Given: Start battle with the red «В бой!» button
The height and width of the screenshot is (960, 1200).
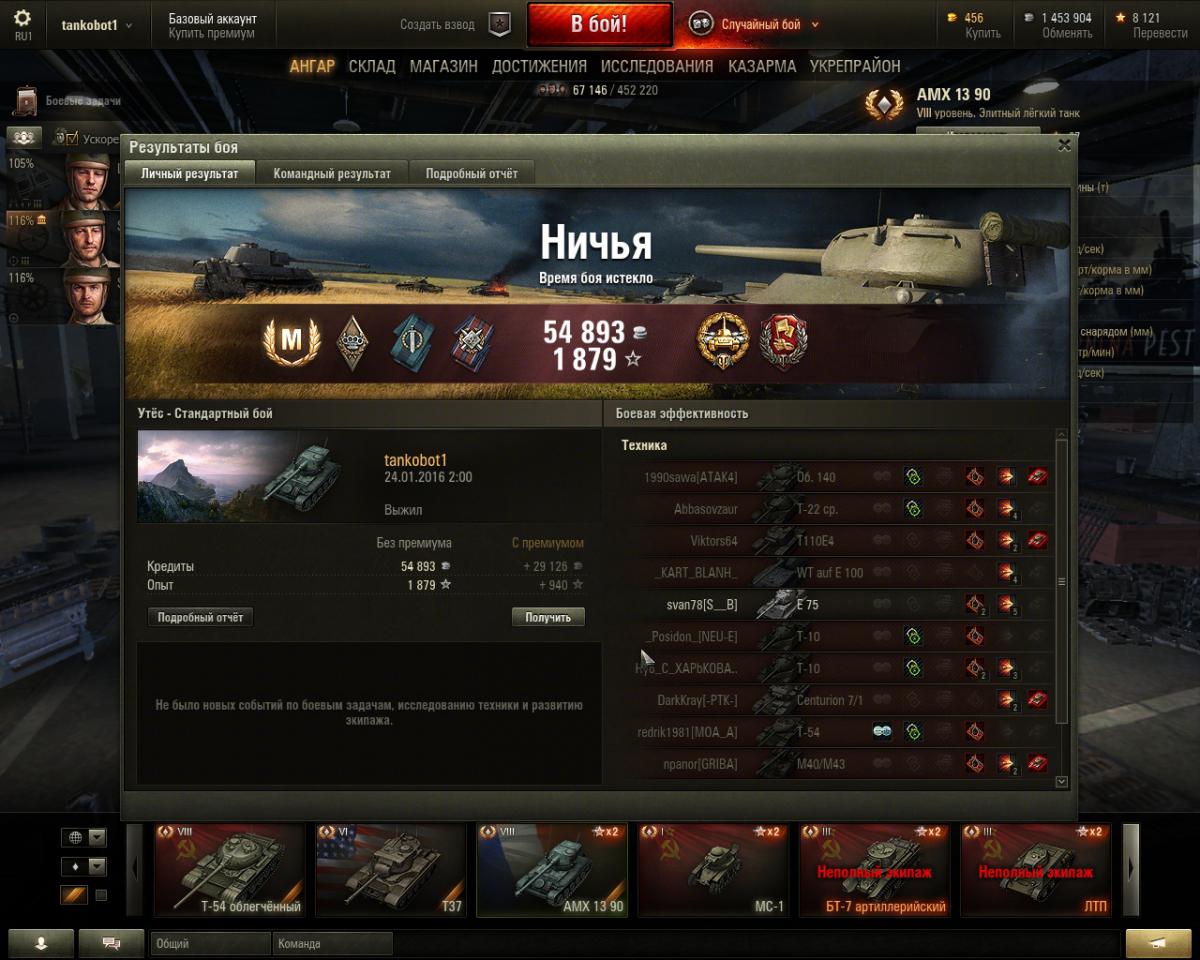Looking at the screenshot, I should pos(599,25).
